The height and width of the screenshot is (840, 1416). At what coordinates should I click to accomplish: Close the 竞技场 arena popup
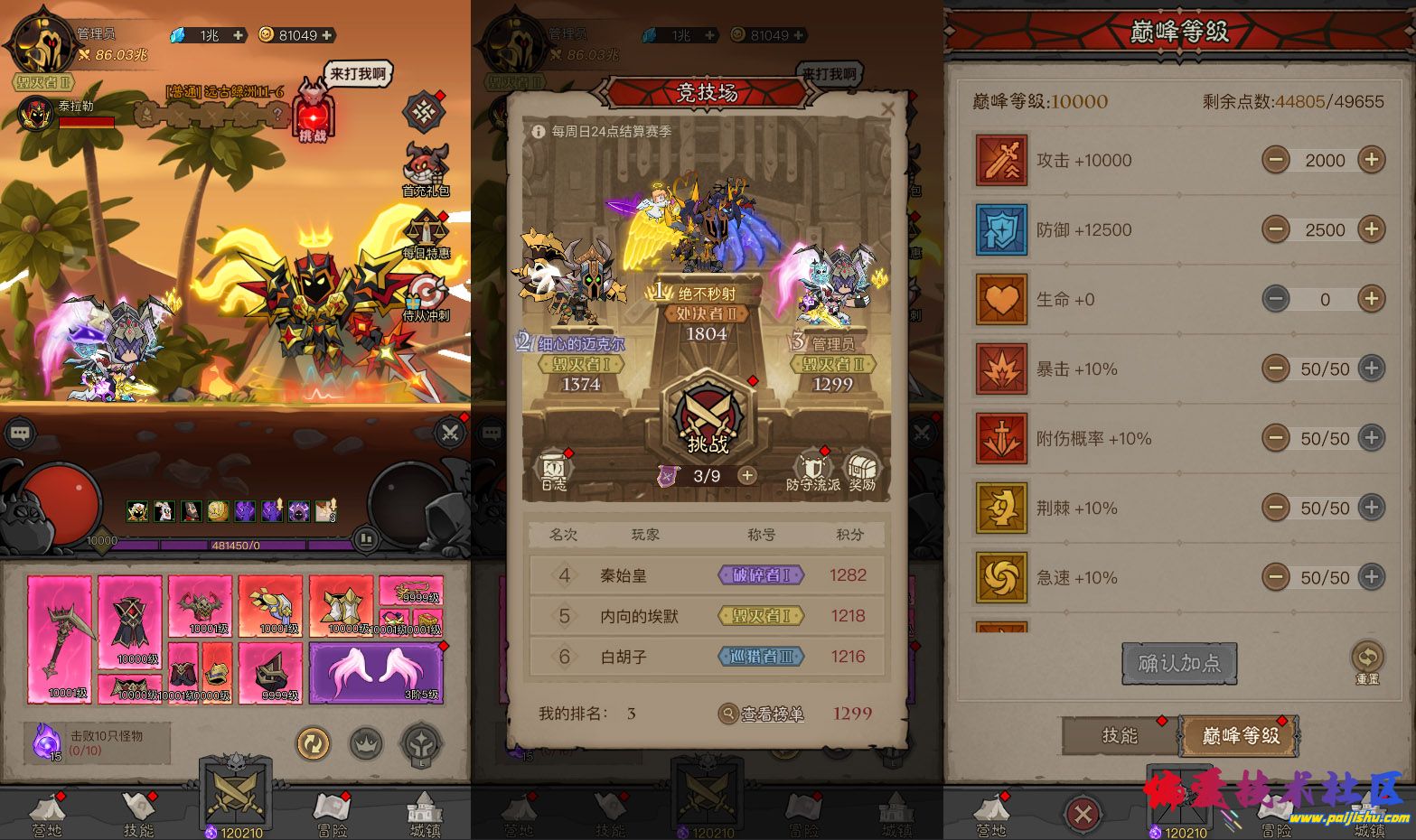coord(887,109)
